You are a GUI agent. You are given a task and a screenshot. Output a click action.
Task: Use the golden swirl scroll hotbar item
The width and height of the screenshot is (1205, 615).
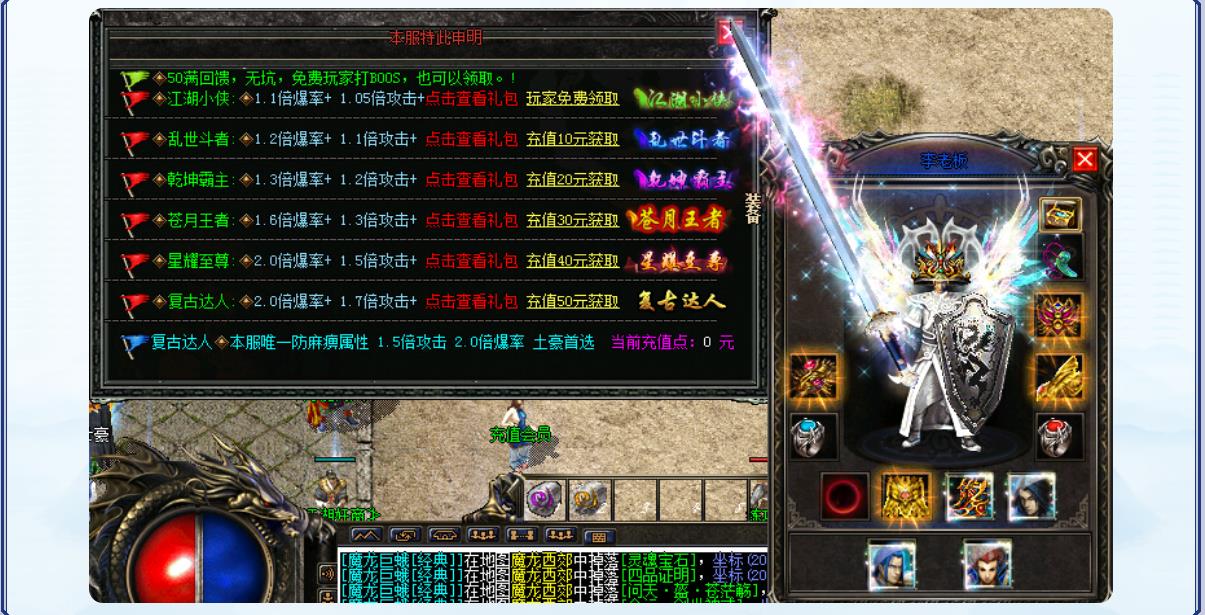(x=590, y=499)
